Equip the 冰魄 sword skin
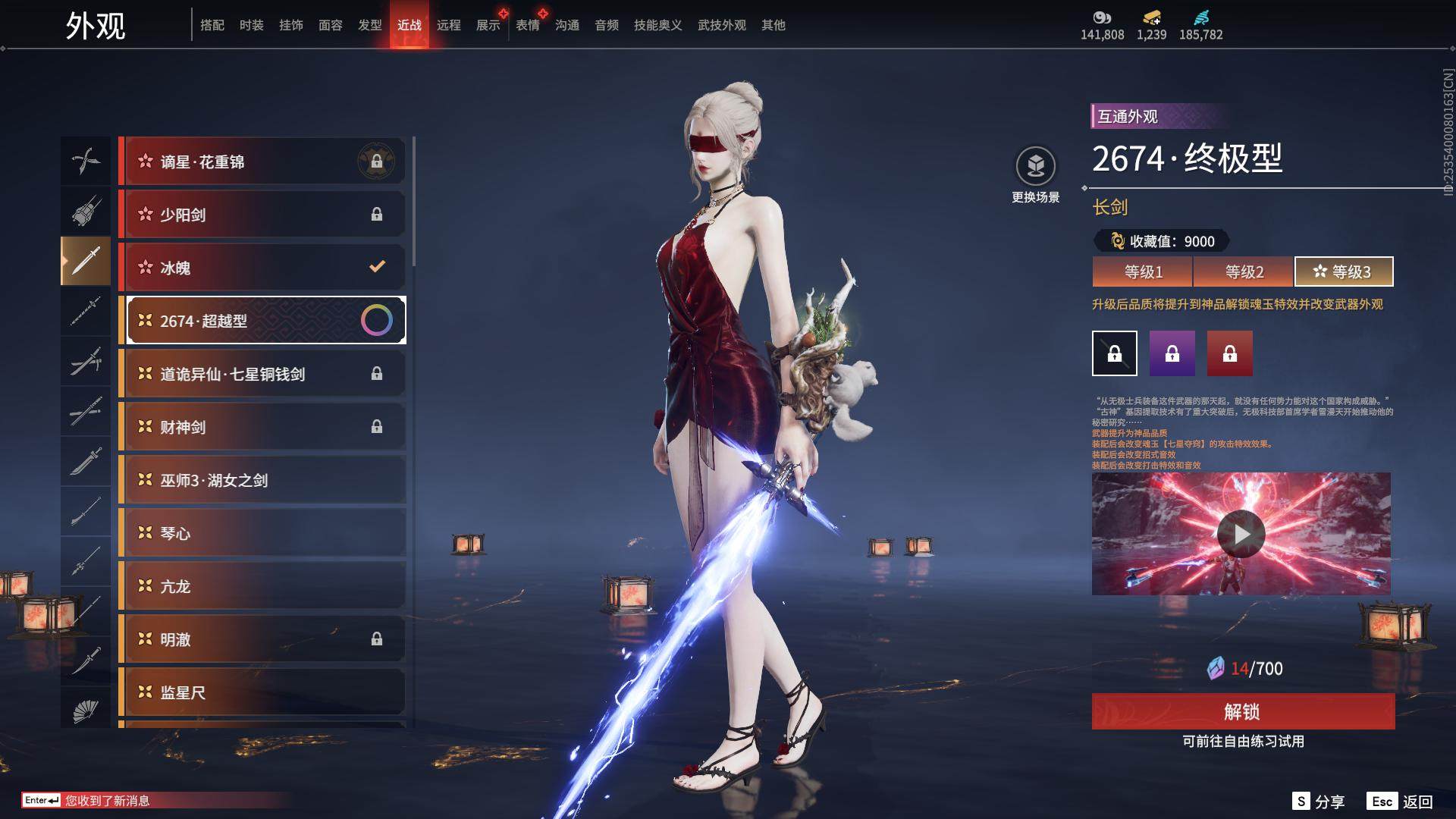The width and height of the screenshot is (1456, 819). coord(262,268)
